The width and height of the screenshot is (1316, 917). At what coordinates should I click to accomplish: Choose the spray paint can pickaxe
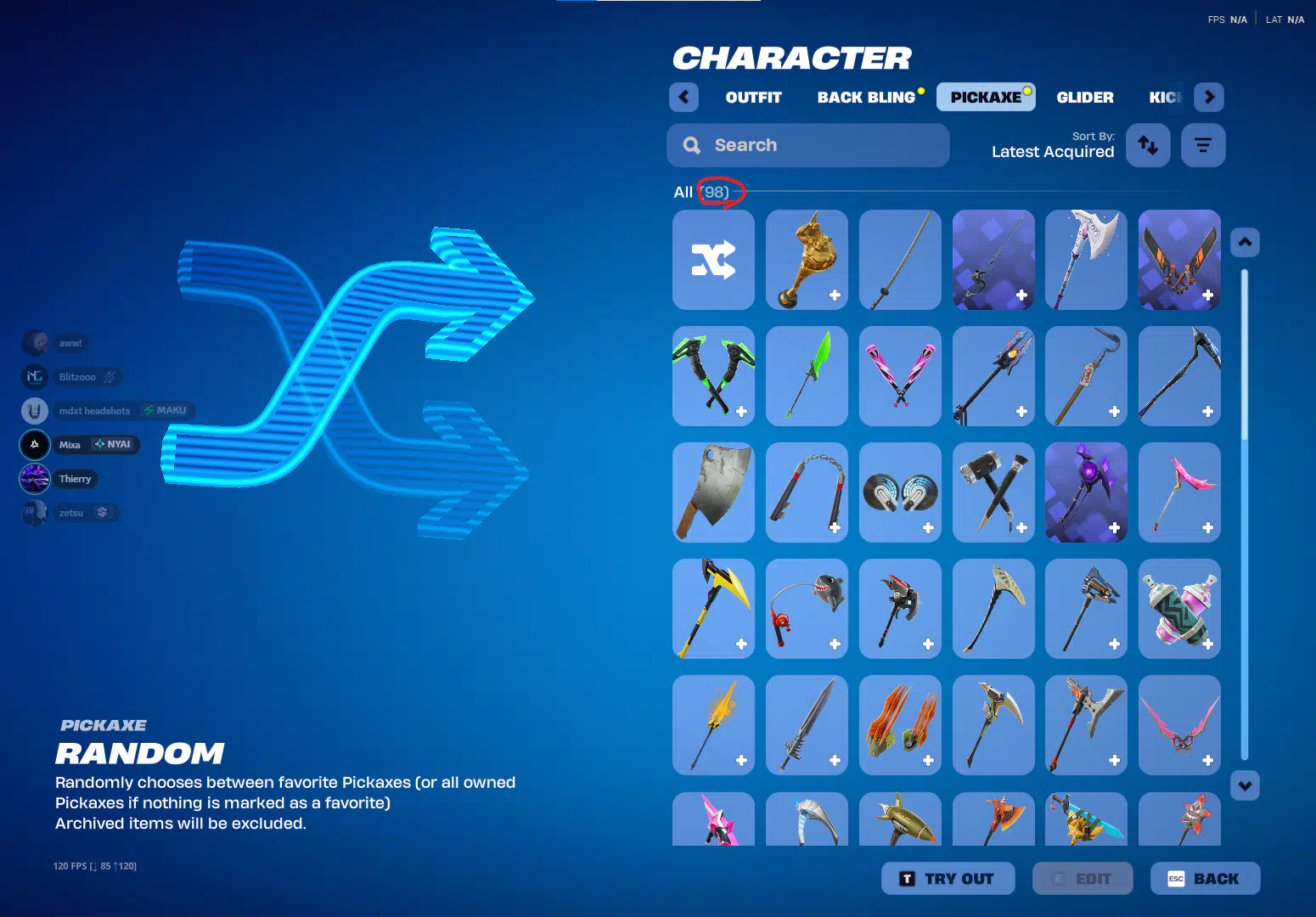click(1179, 609)
